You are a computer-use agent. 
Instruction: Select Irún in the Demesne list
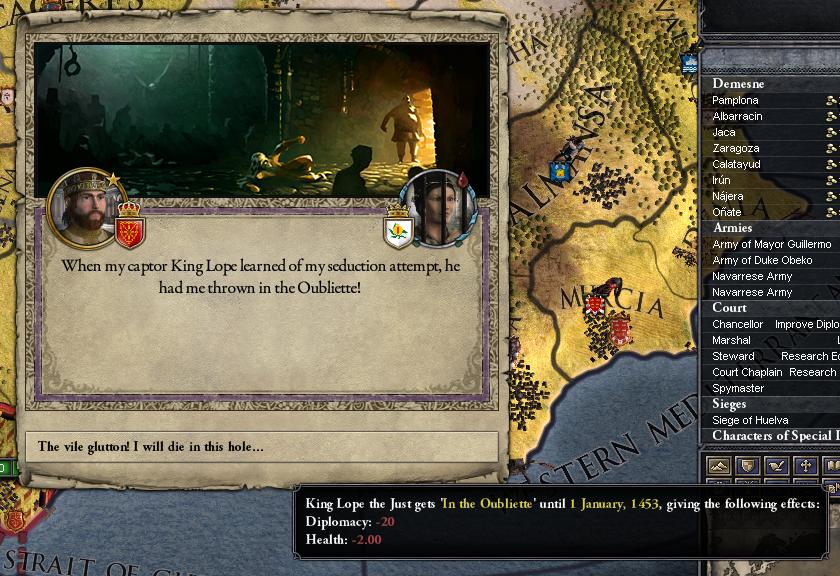[721, 180]
